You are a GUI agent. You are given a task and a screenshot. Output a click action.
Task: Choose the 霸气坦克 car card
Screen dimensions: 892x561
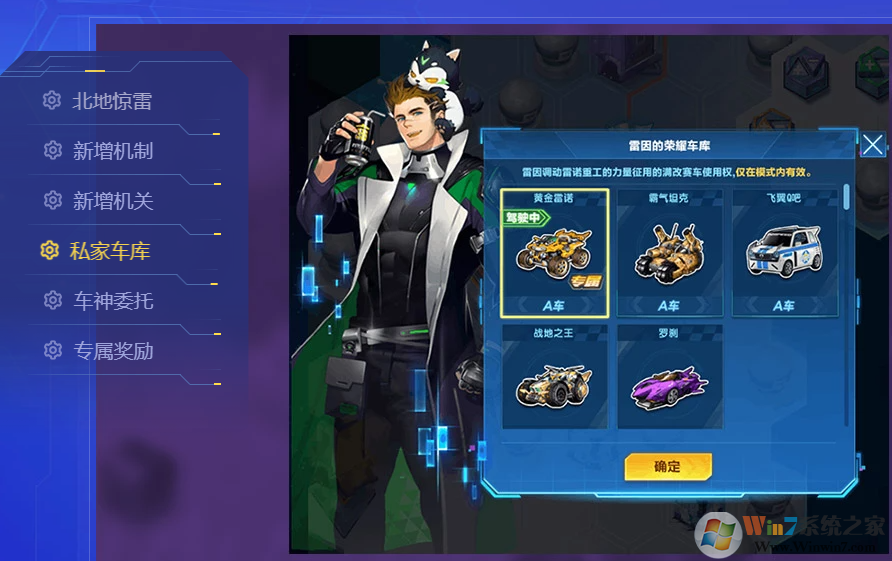click(x=669, y=253)
